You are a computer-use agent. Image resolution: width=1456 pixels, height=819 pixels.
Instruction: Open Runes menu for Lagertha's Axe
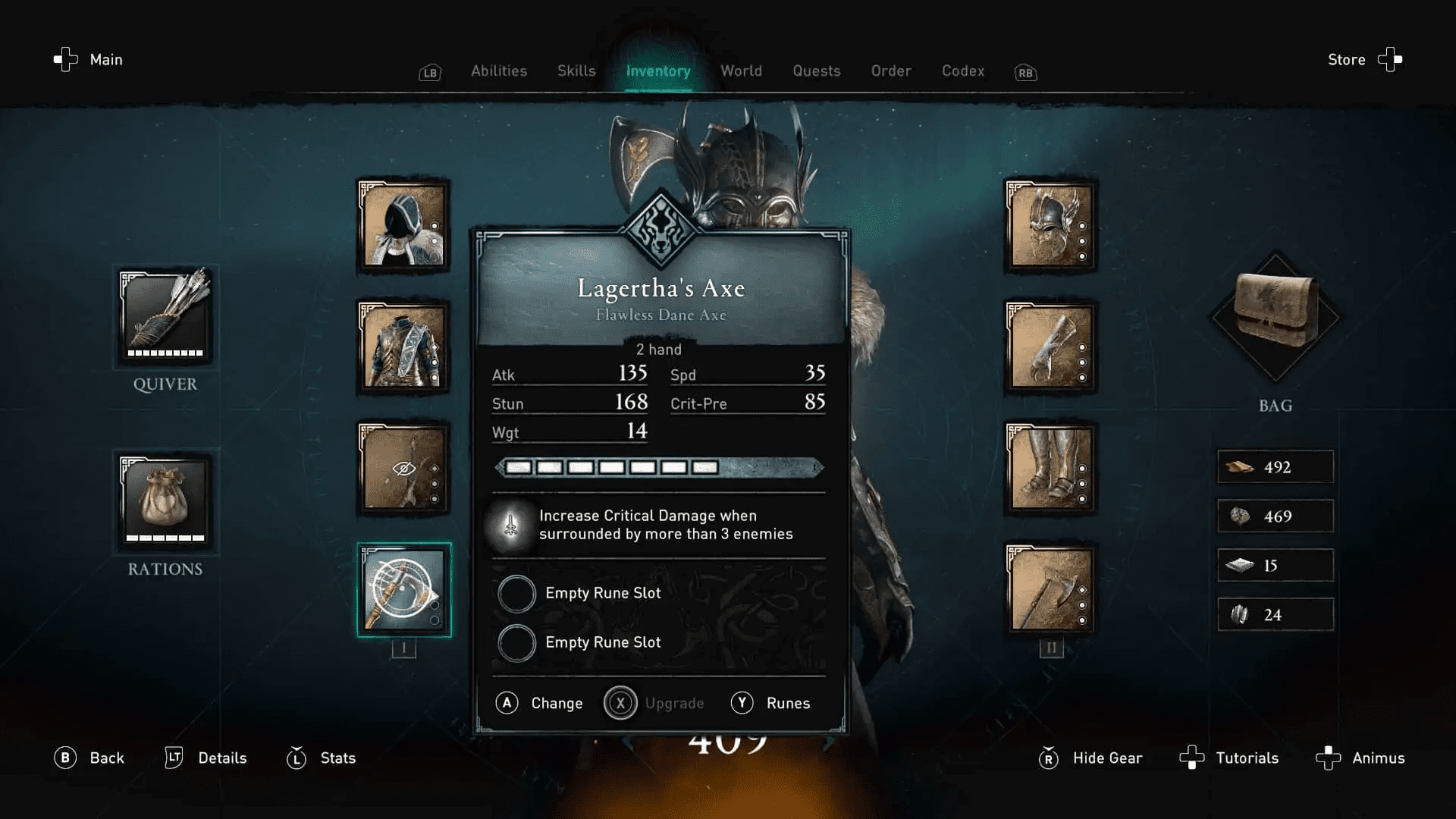[772, 703]
